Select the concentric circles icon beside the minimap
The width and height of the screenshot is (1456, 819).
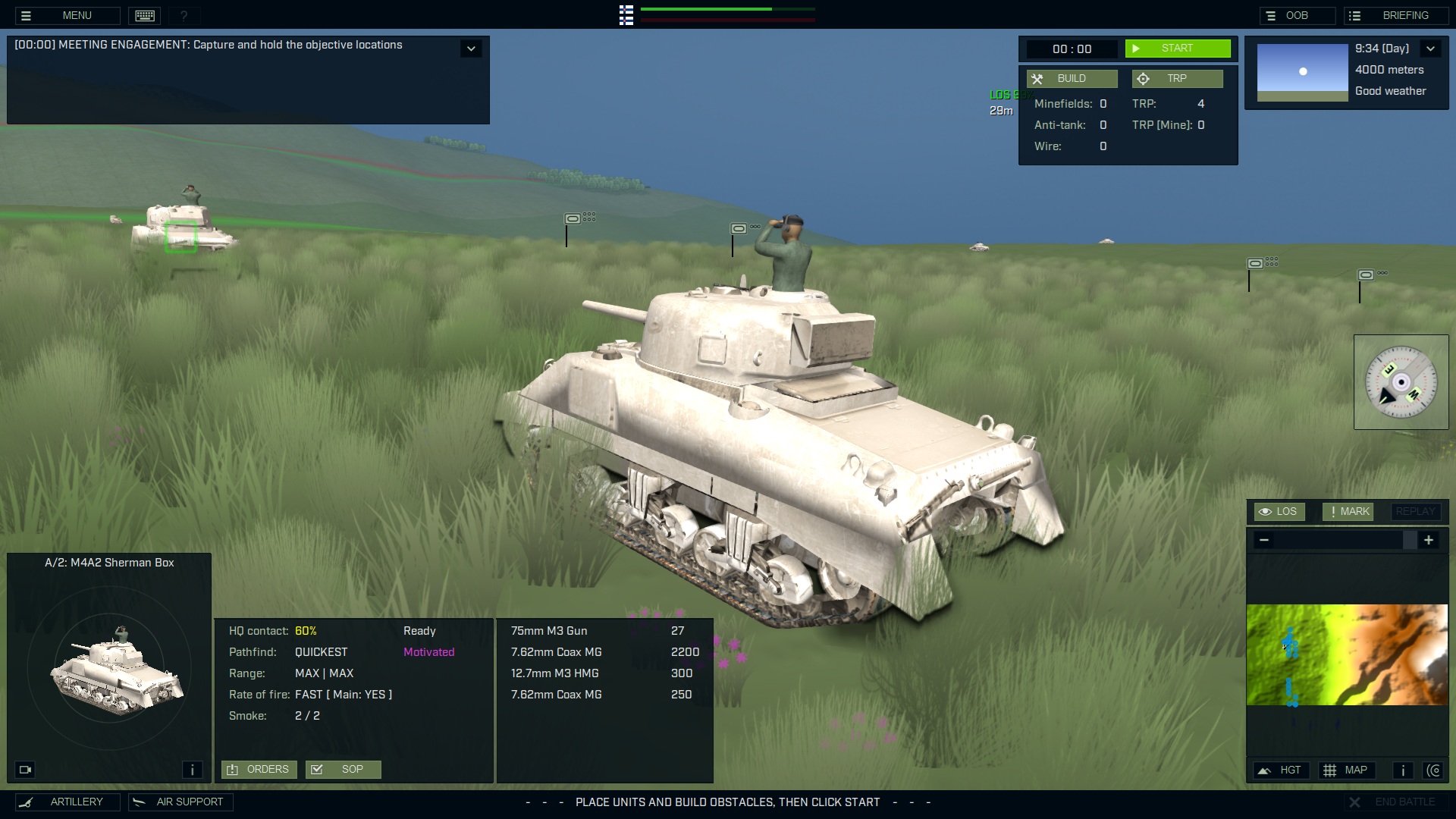[1435, 770]
